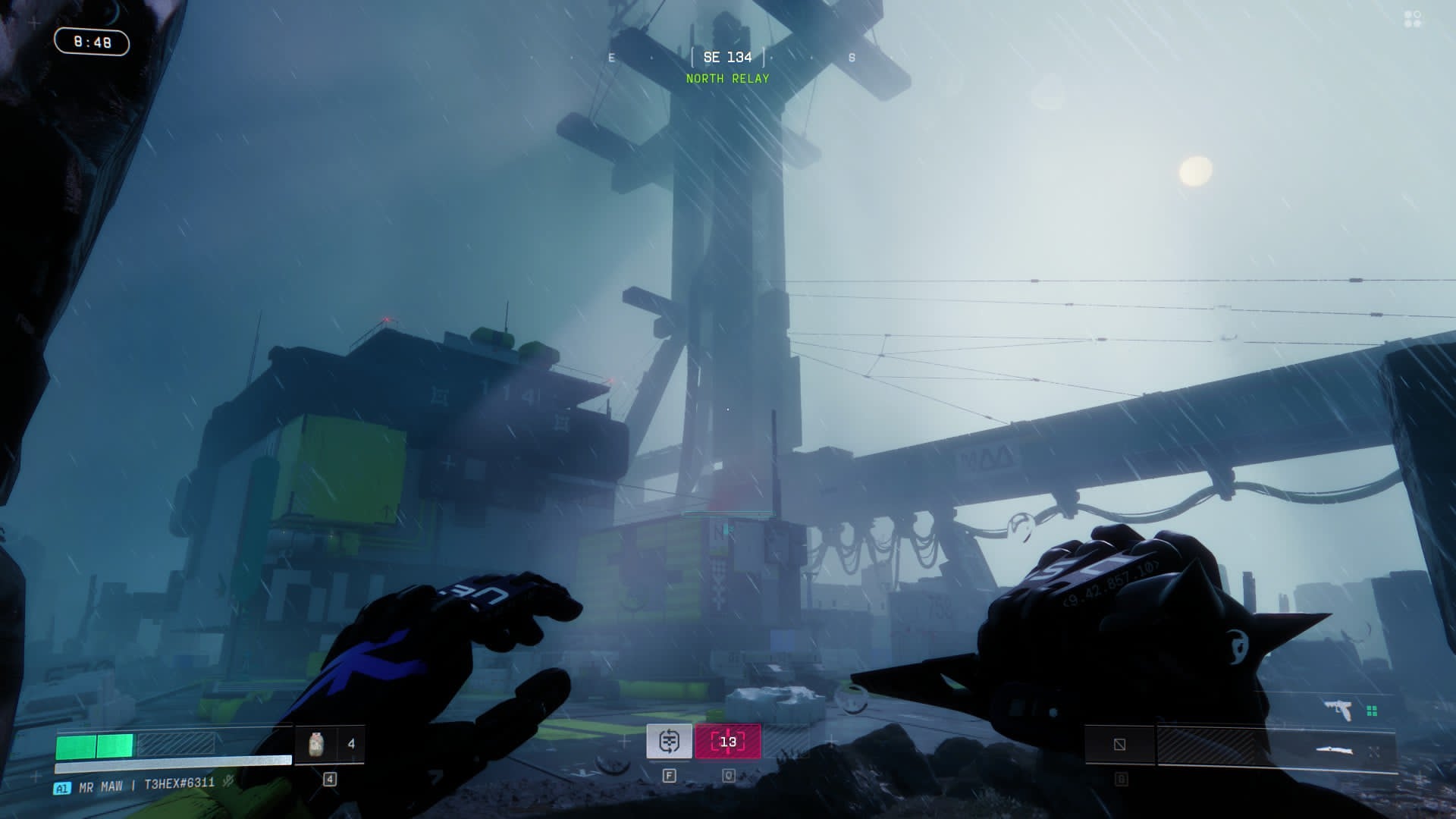
Task: Click the SE 134 compass heading
Action: tap(727, 58)
